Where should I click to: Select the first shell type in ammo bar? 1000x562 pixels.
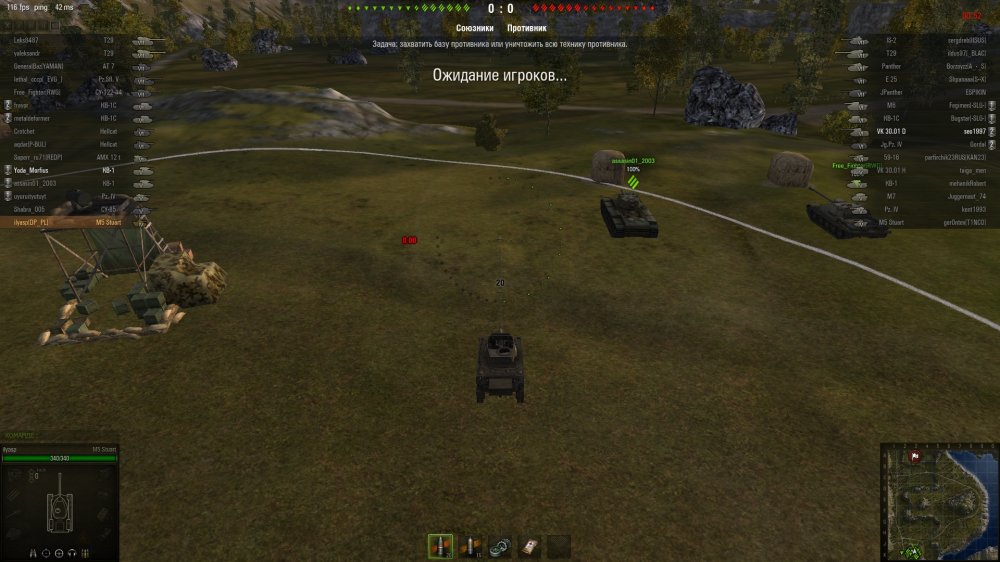pyautogui.click(x=439, y=546)
